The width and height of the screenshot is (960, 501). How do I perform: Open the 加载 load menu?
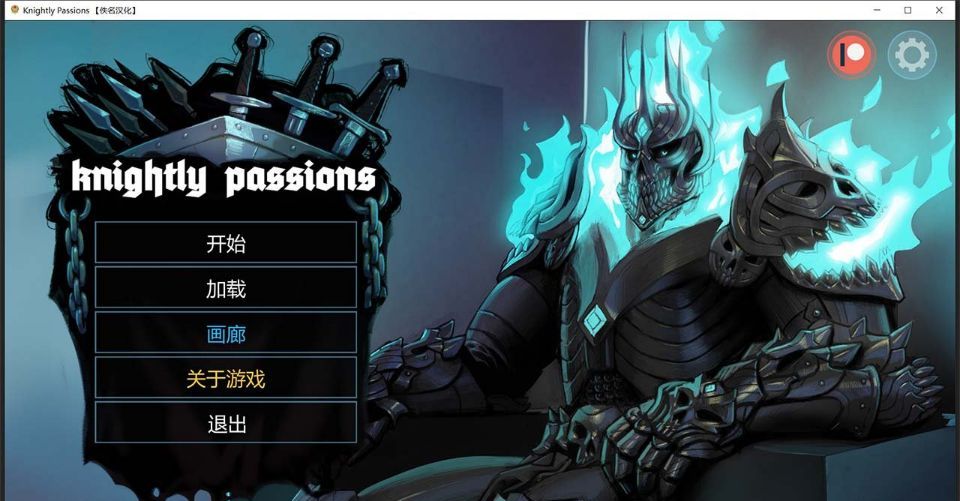226,289
